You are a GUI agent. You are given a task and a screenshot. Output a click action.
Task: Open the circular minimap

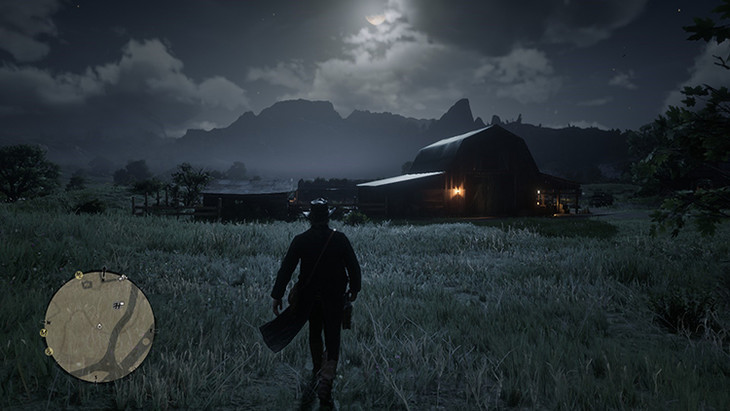pos(99,326)
